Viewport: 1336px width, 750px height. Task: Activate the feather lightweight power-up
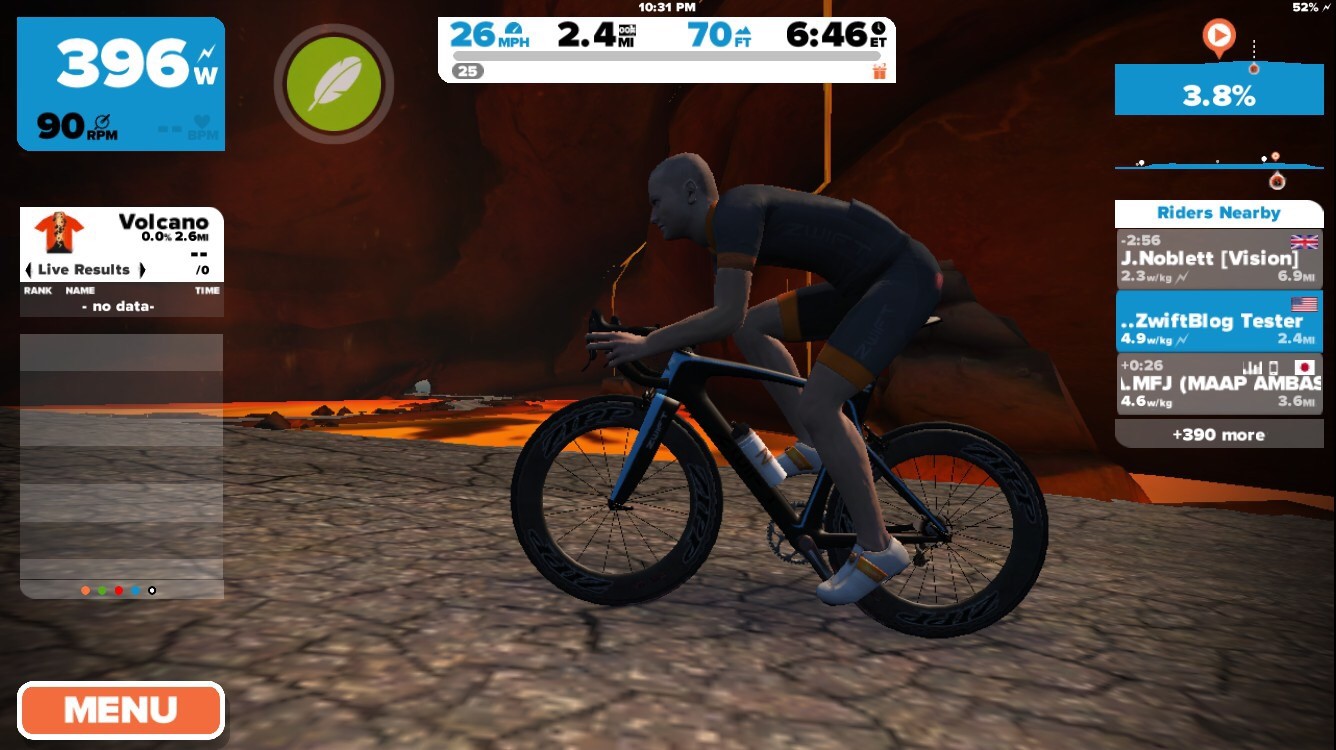[333, 84]
